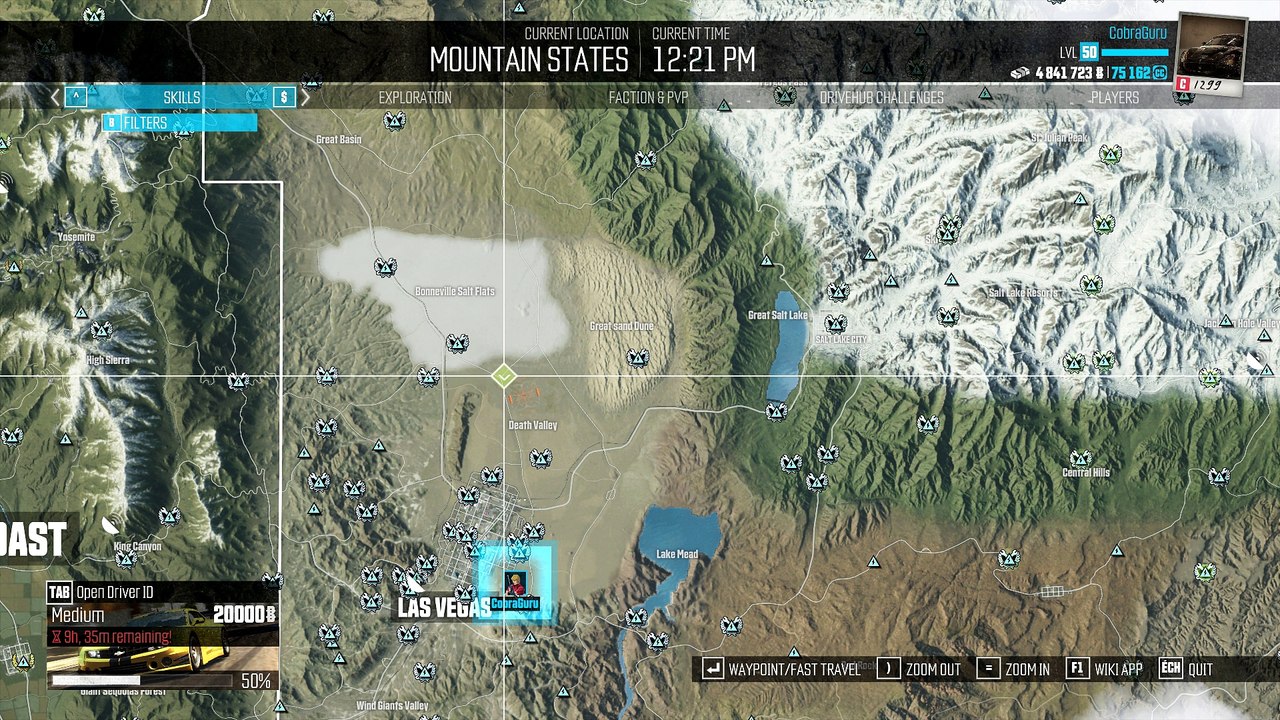Zoom in the map
Image resolution: width=1280 pixels, height=720 pixels.
click(x=1015, y=669)
